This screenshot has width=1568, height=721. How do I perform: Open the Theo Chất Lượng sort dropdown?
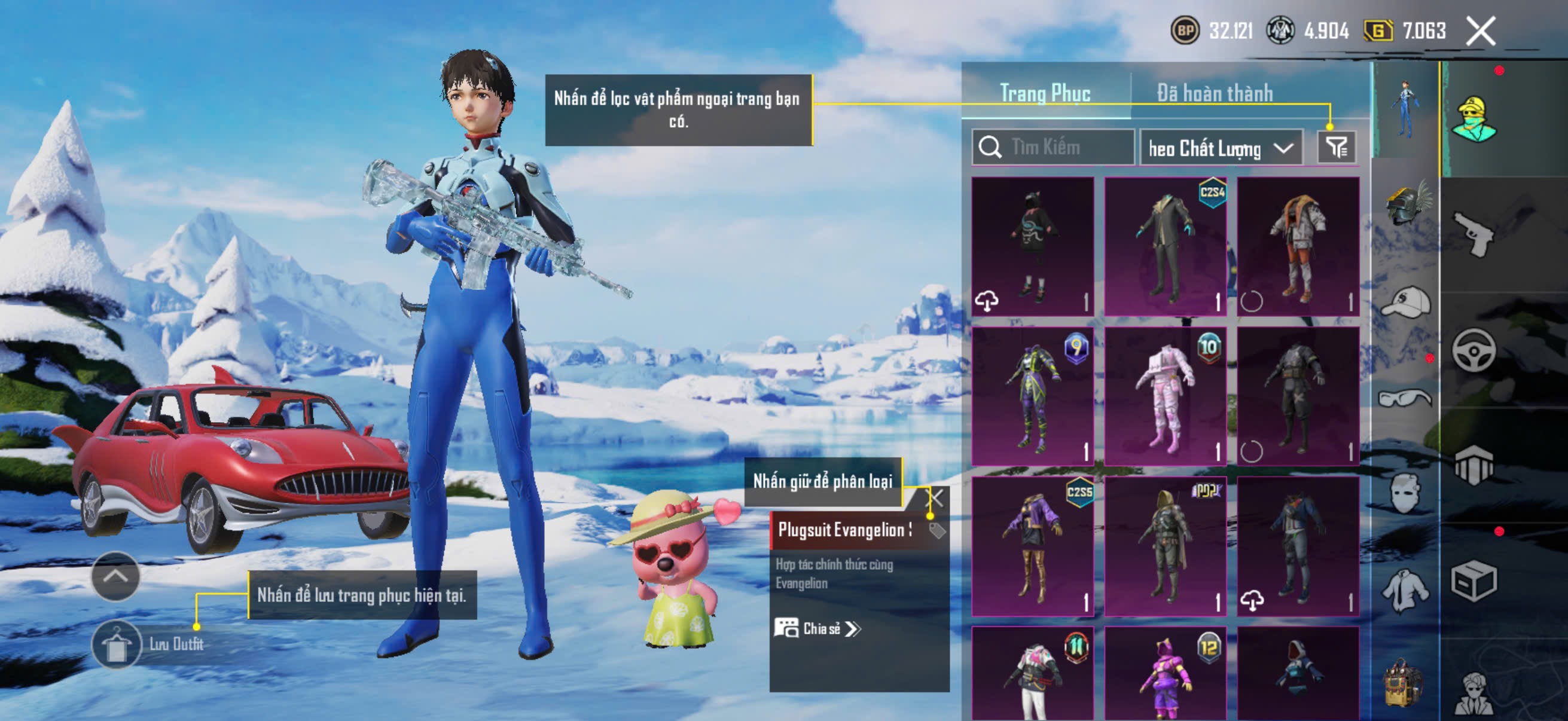pos(1221,148)
